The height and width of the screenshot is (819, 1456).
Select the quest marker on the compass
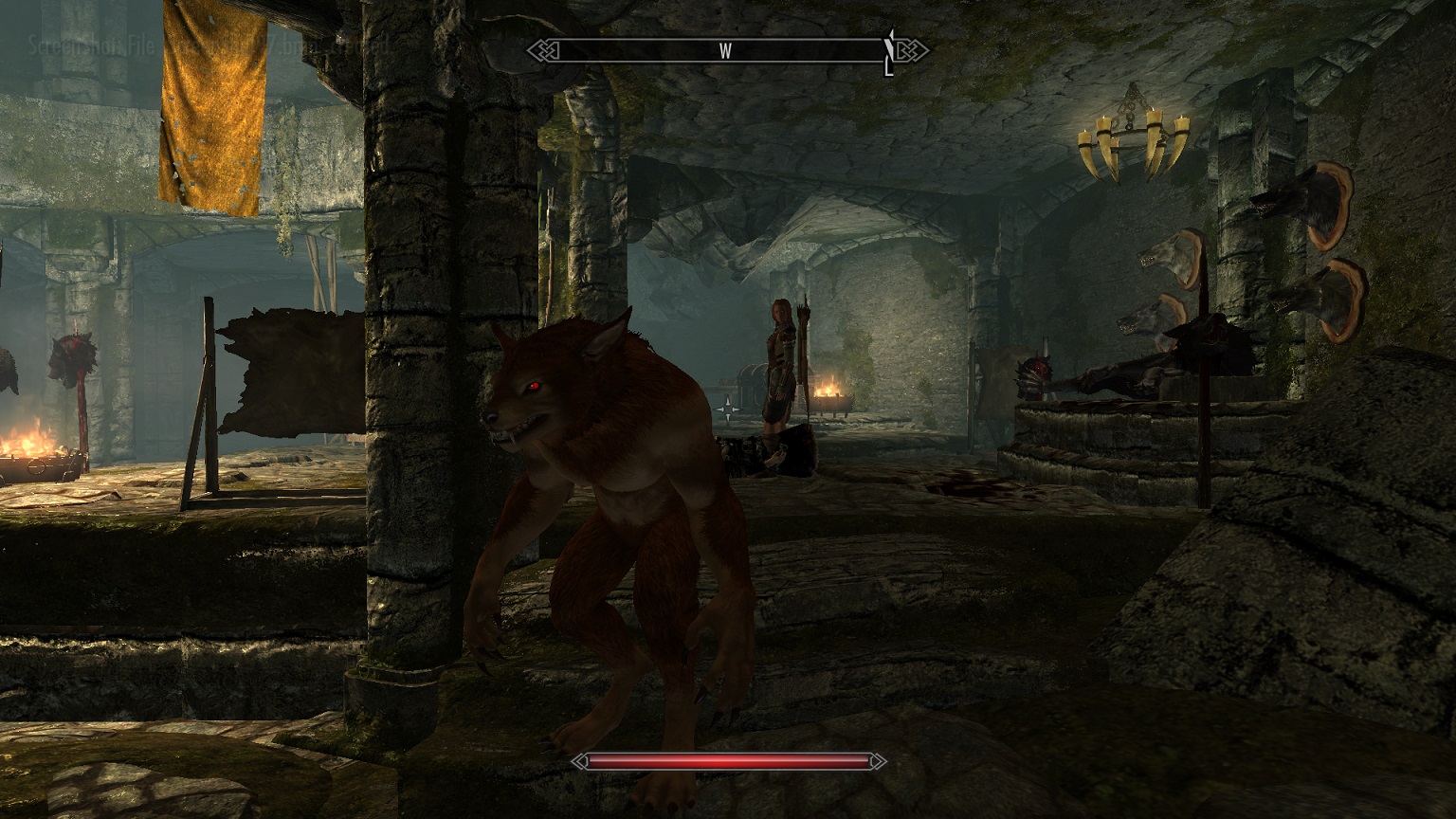point(889,56)
